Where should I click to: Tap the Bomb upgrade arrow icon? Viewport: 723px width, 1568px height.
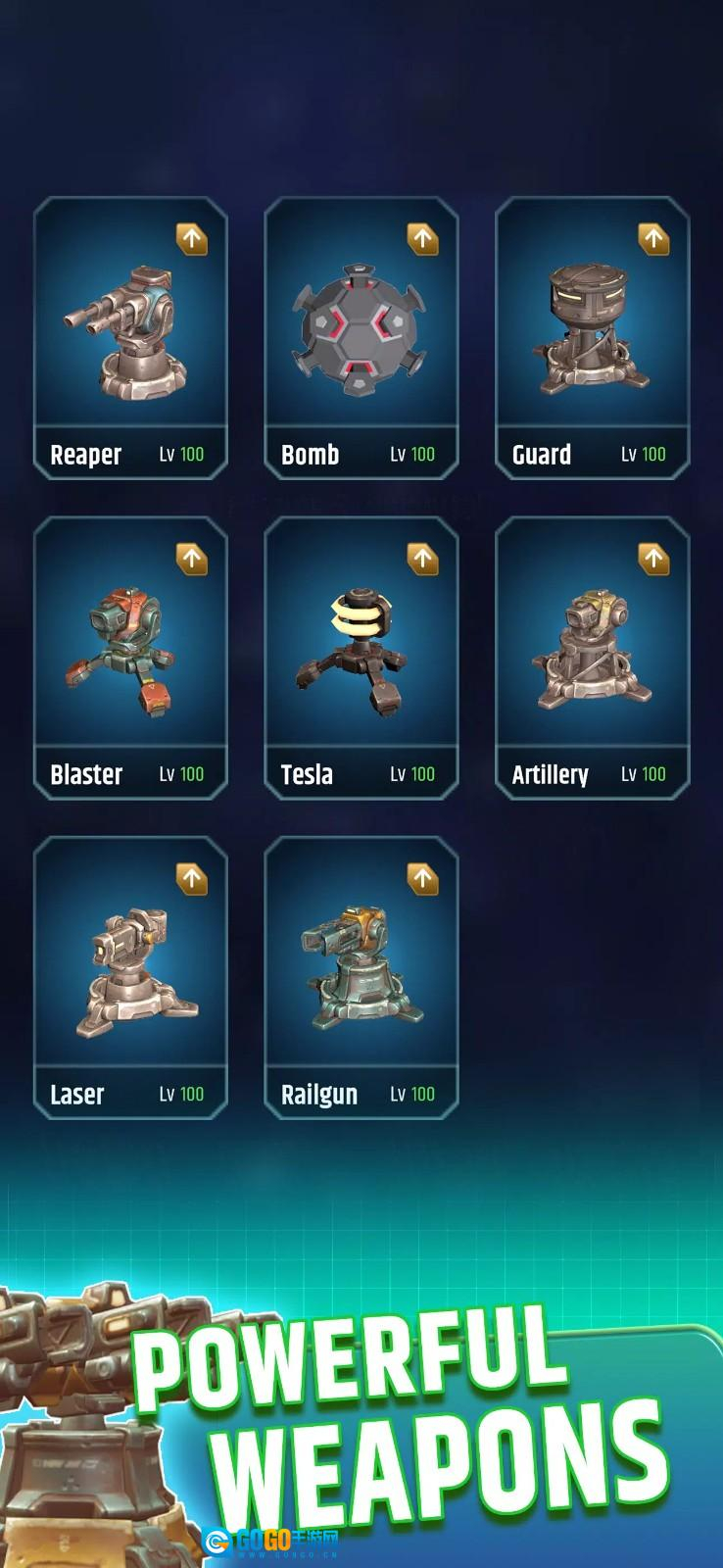423,239
